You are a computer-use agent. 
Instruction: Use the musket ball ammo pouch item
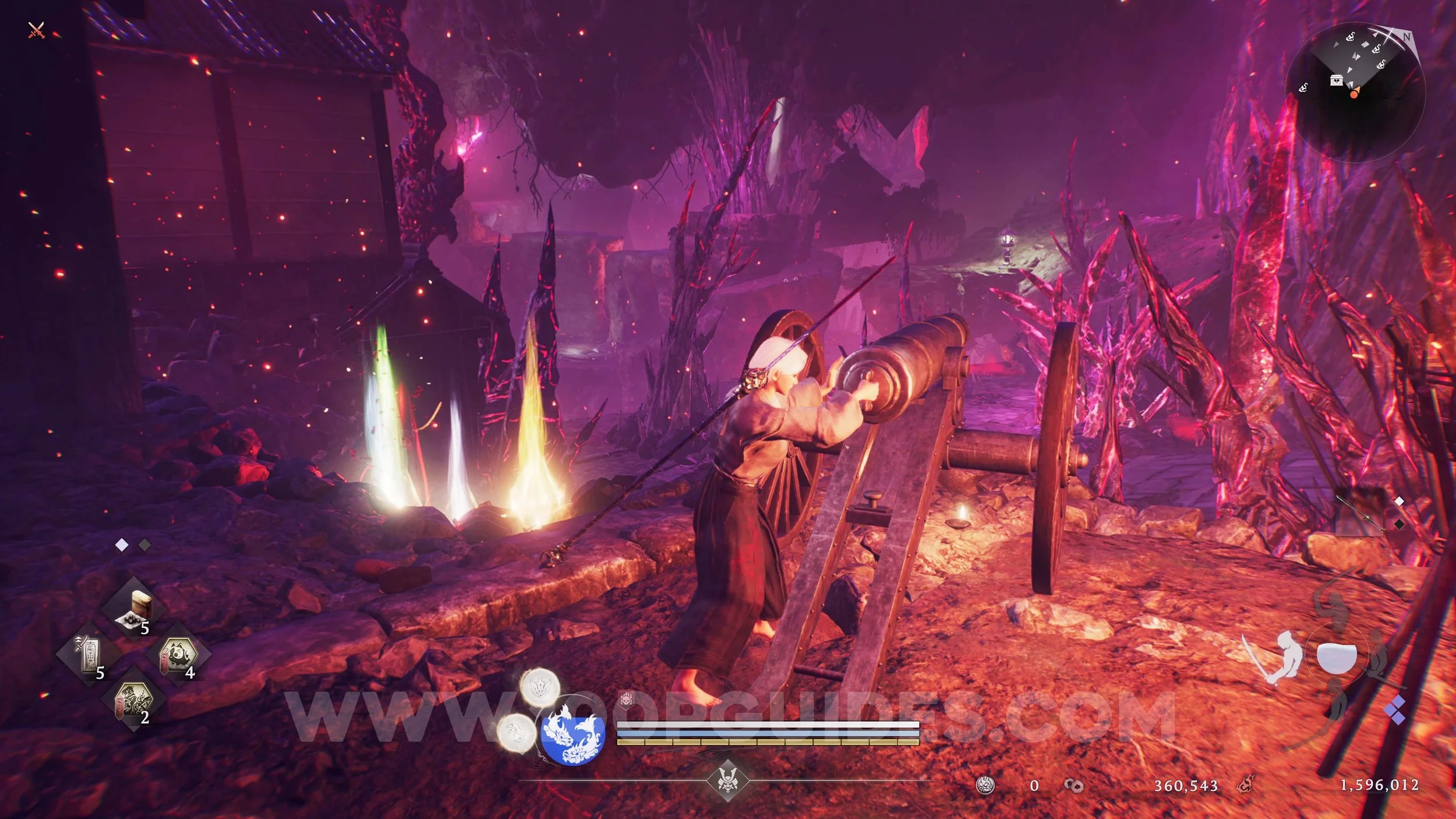click(x=135, y=608)
